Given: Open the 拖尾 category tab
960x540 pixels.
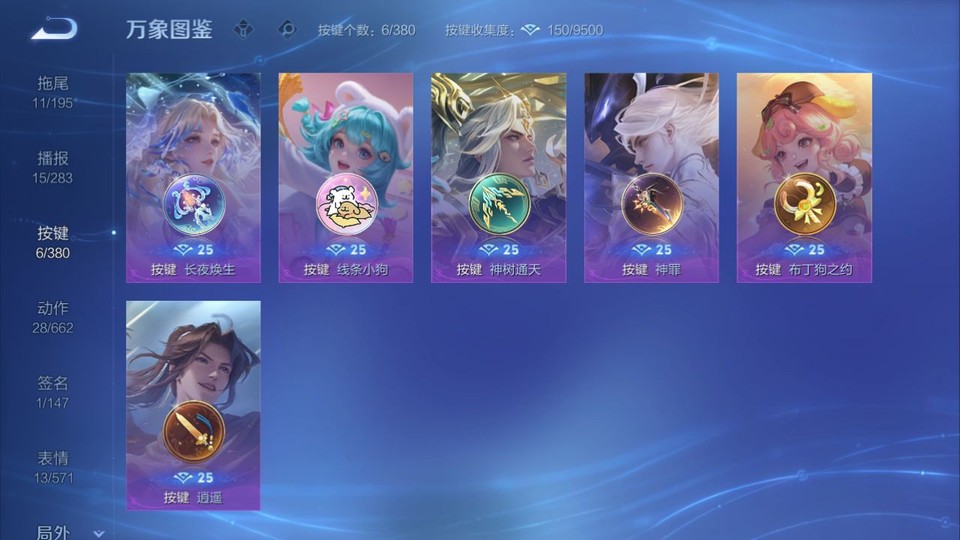Looking at the screenshot, I should tap(53, 91).
